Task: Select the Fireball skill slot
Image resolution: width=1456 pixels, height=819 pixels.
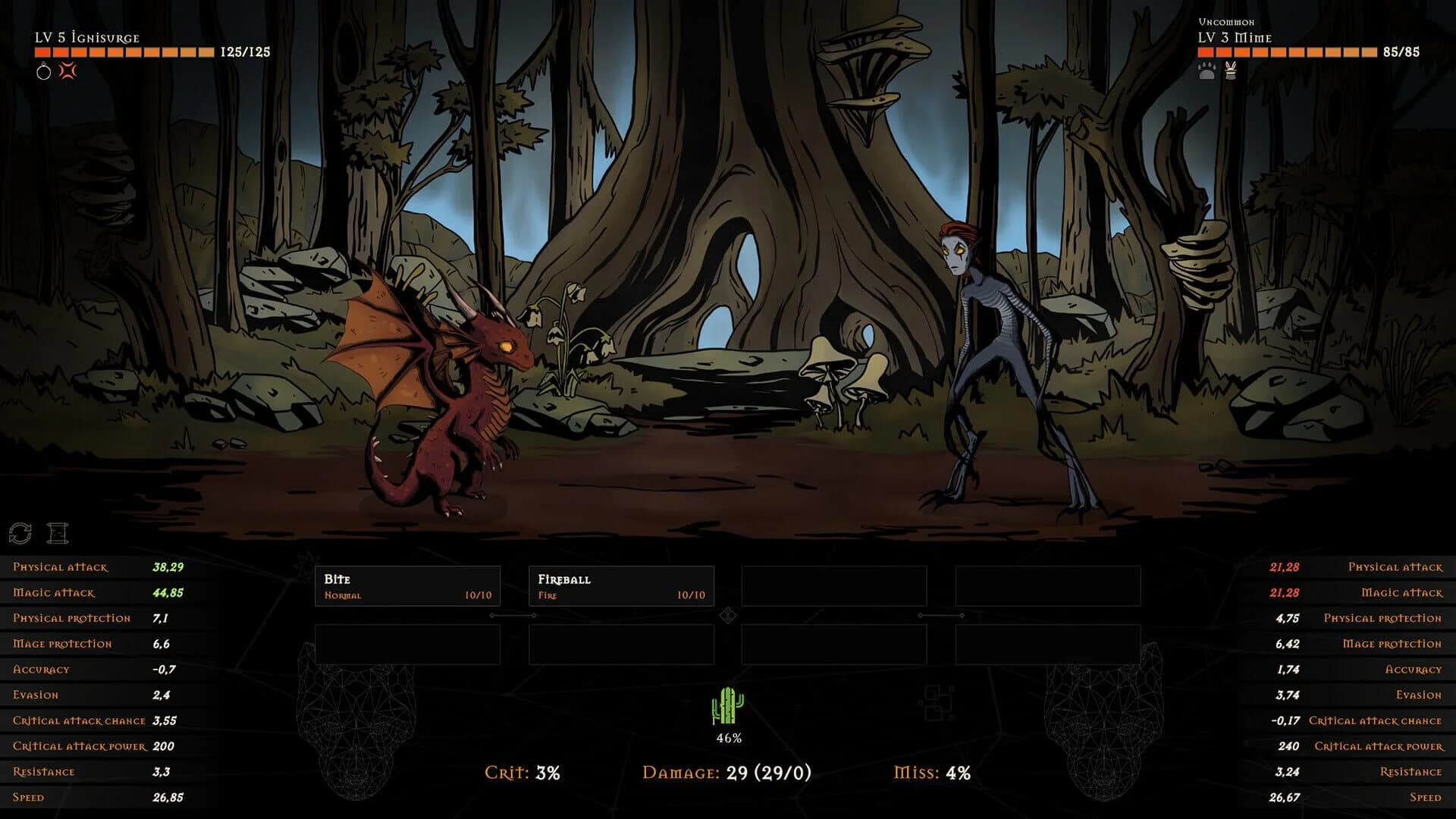Action: click(621, 585)
